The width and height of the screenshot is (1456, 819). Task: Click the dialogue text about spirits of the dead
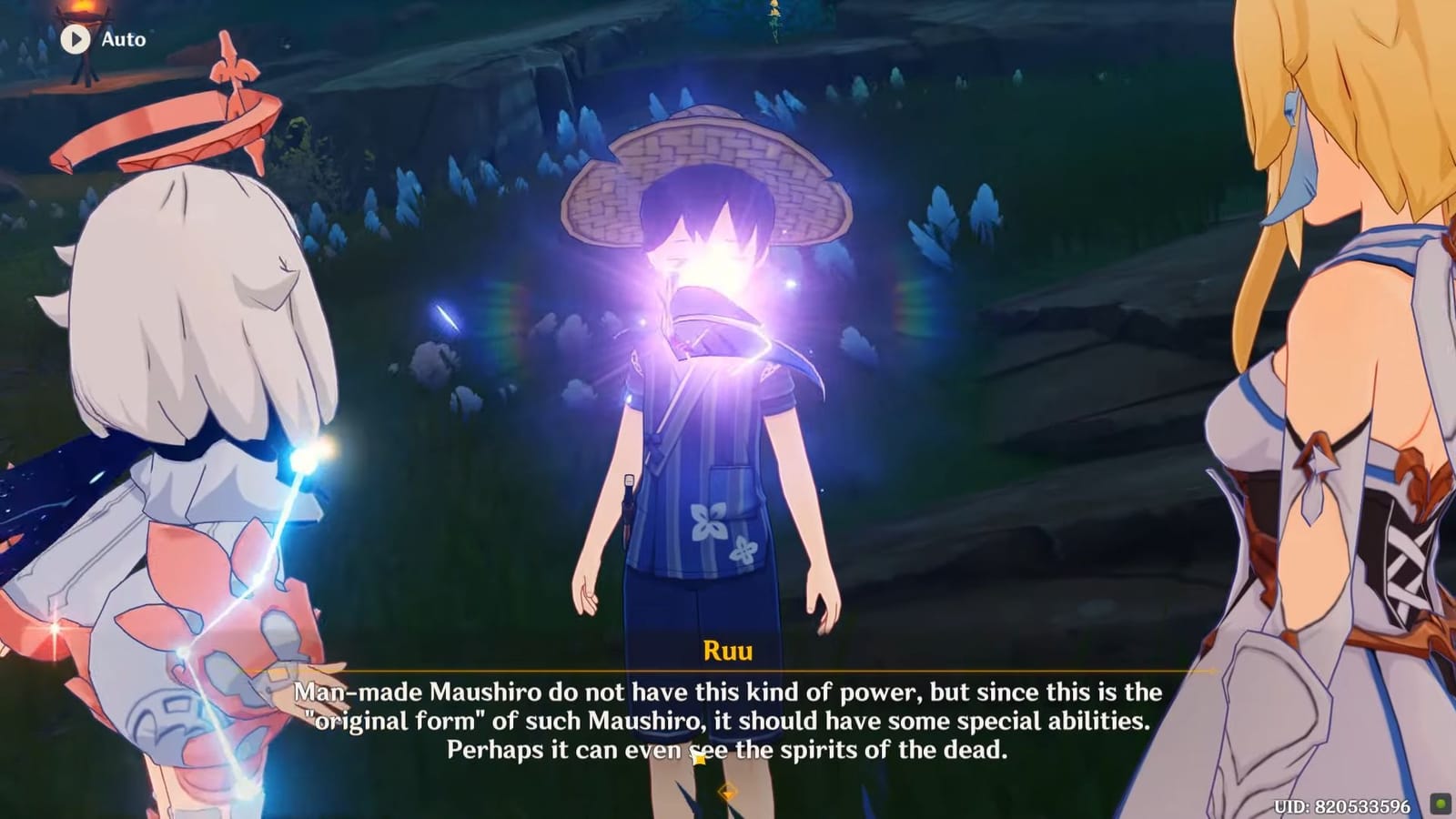coord(728,753)
